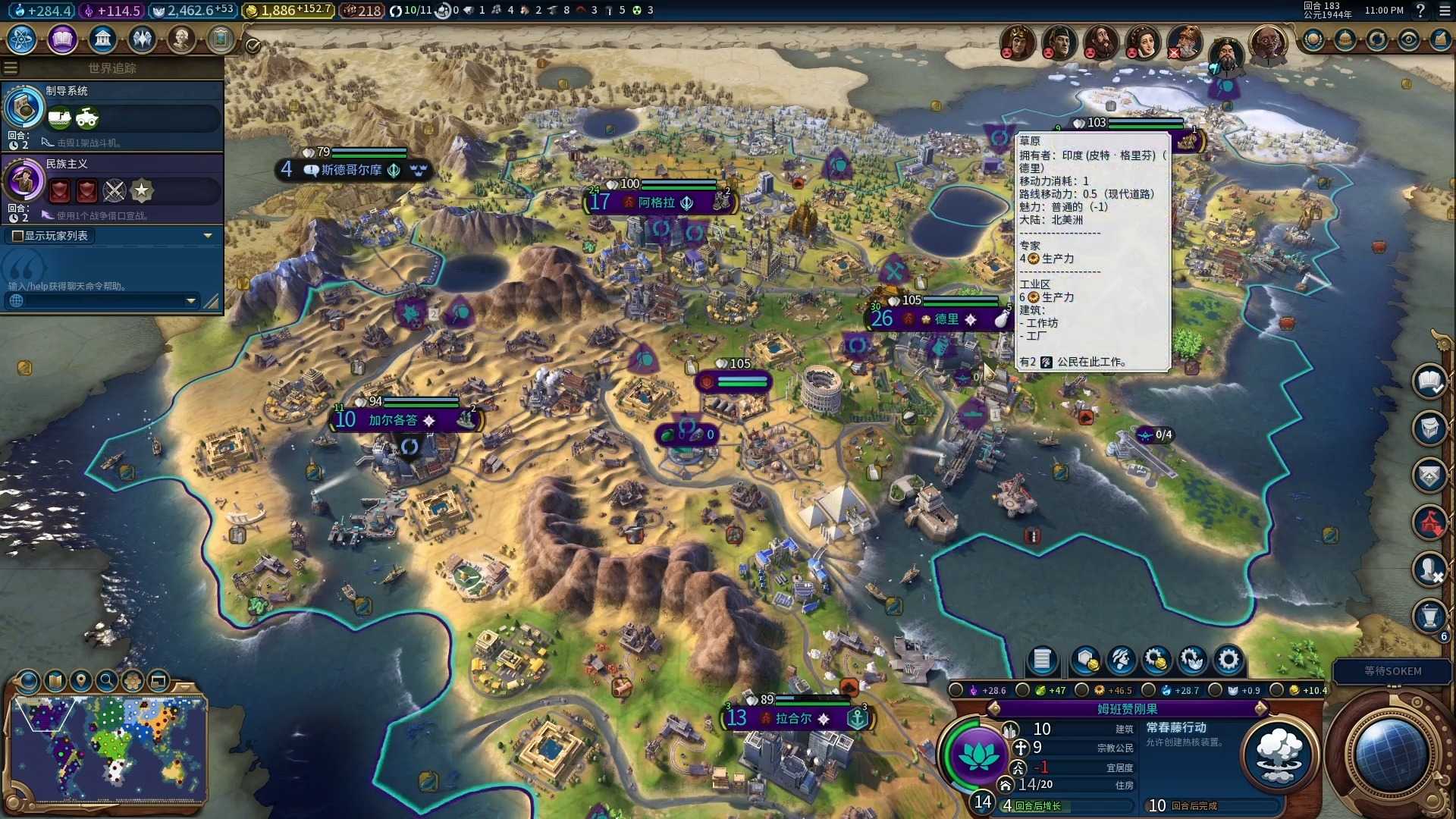Image resolution: width=1456 pixels, height=819 pixels.
Task: Open the government screen
Action: [102, 39]
